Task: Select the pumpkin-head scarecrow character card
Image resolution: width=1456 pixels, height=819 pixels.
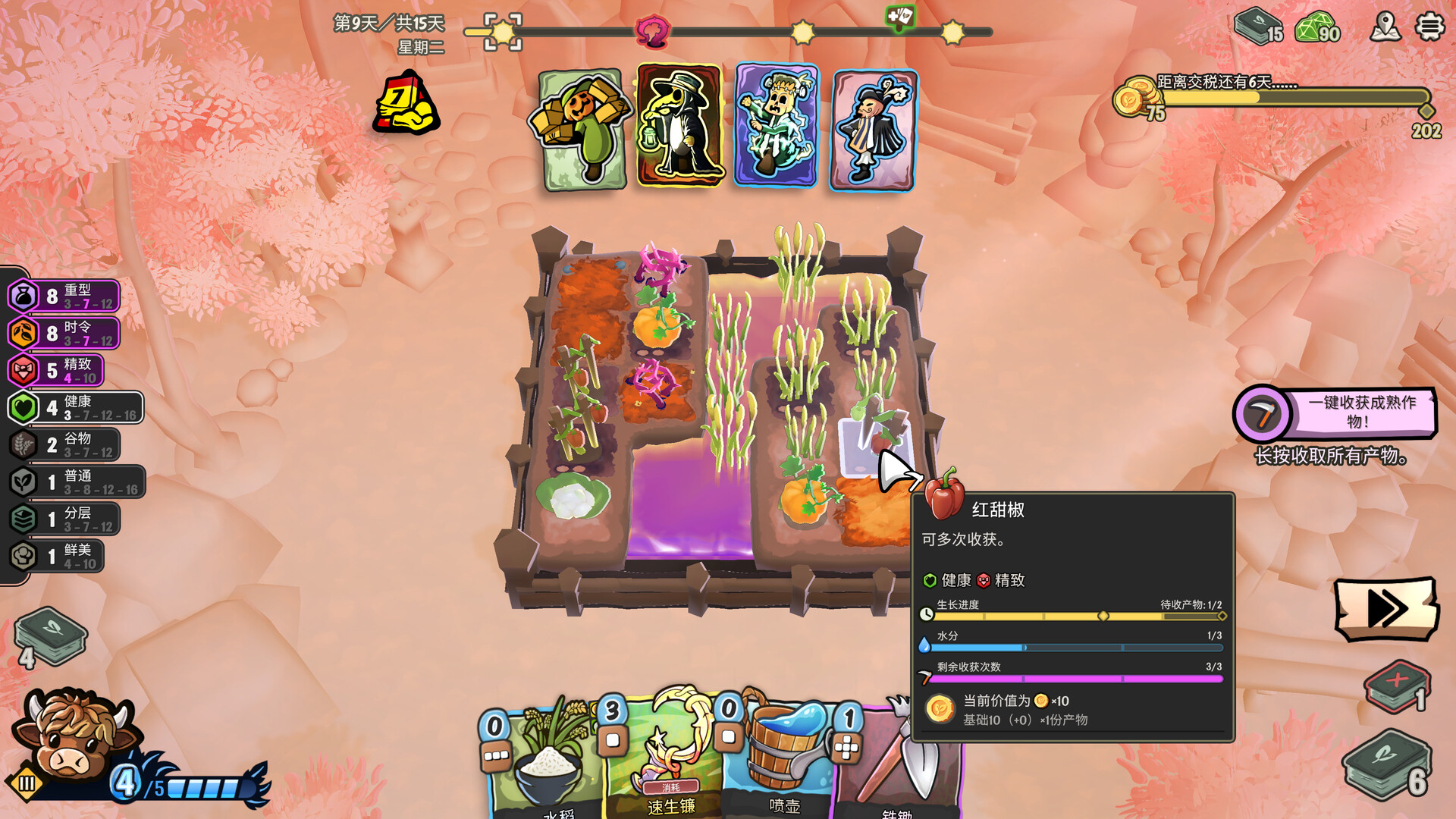Action: click(x=583, y=129)
